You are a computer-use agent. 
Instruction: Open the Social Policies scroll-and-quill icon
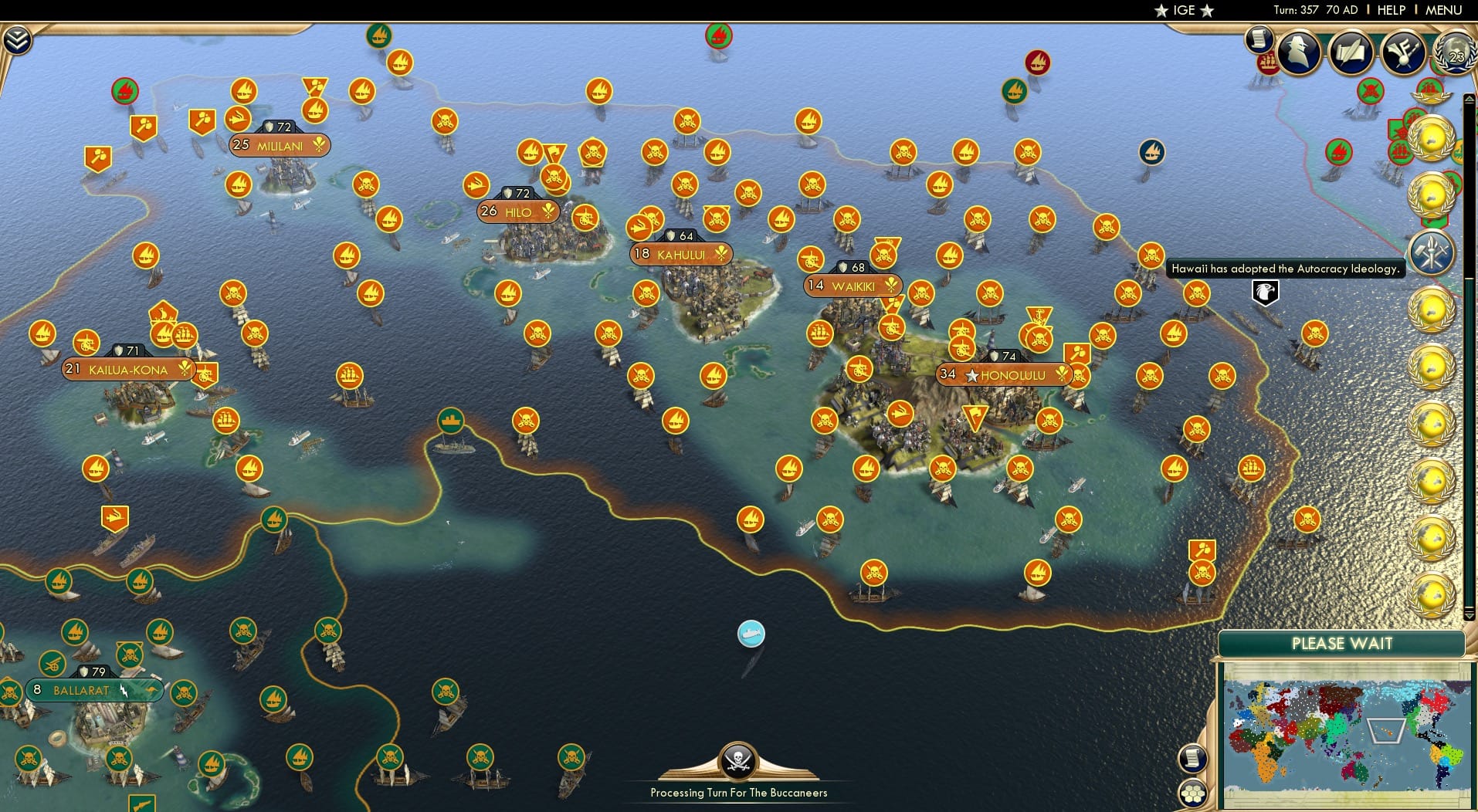click(1351, 52)
